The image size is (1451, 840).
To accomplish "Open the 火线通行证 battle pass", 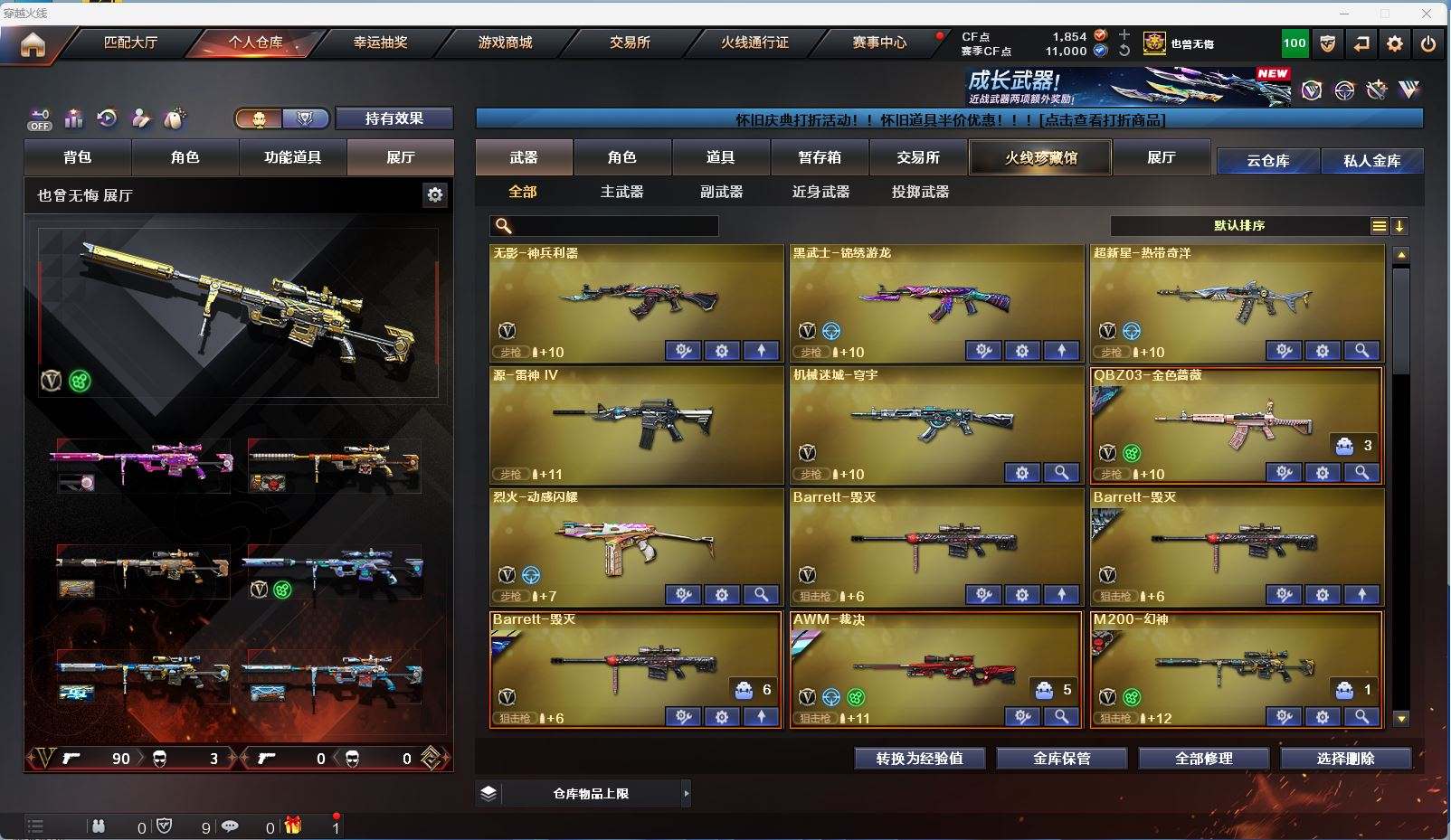I will click(x=754, y=42).
